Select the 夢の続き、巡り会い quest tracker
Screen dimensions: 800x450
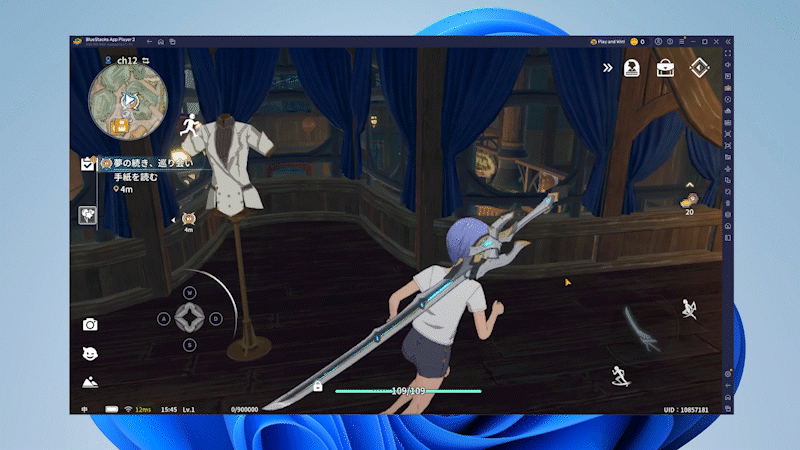(x=152, y=162)
